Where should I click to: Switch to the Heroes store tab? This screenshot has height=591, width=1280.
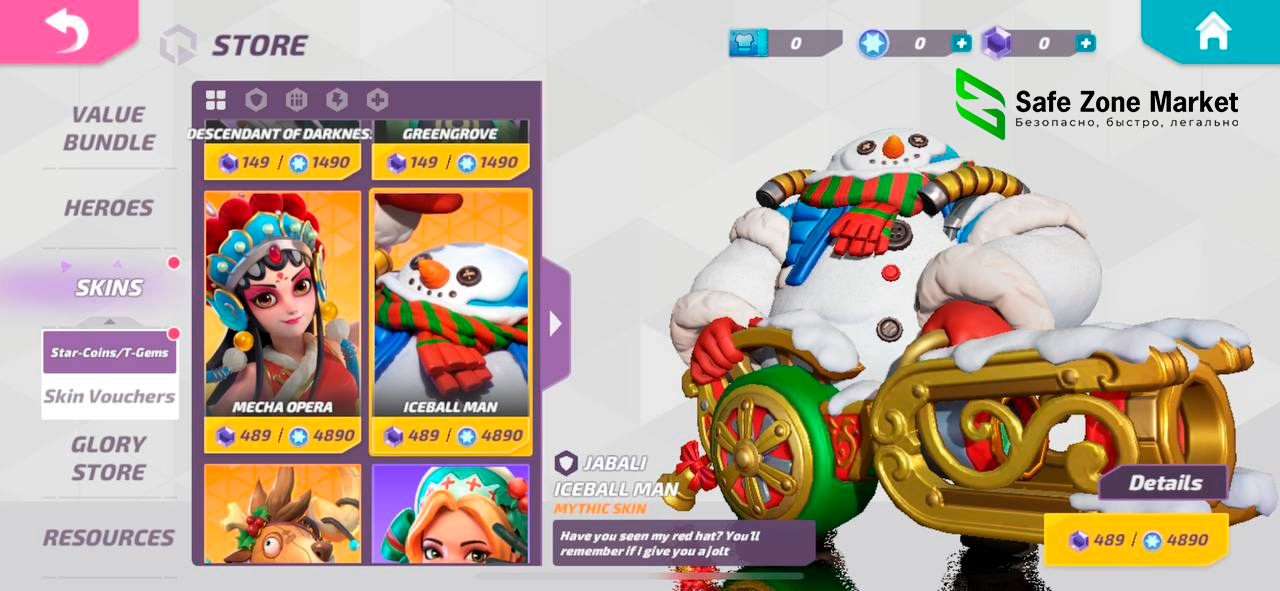[109, 208]
